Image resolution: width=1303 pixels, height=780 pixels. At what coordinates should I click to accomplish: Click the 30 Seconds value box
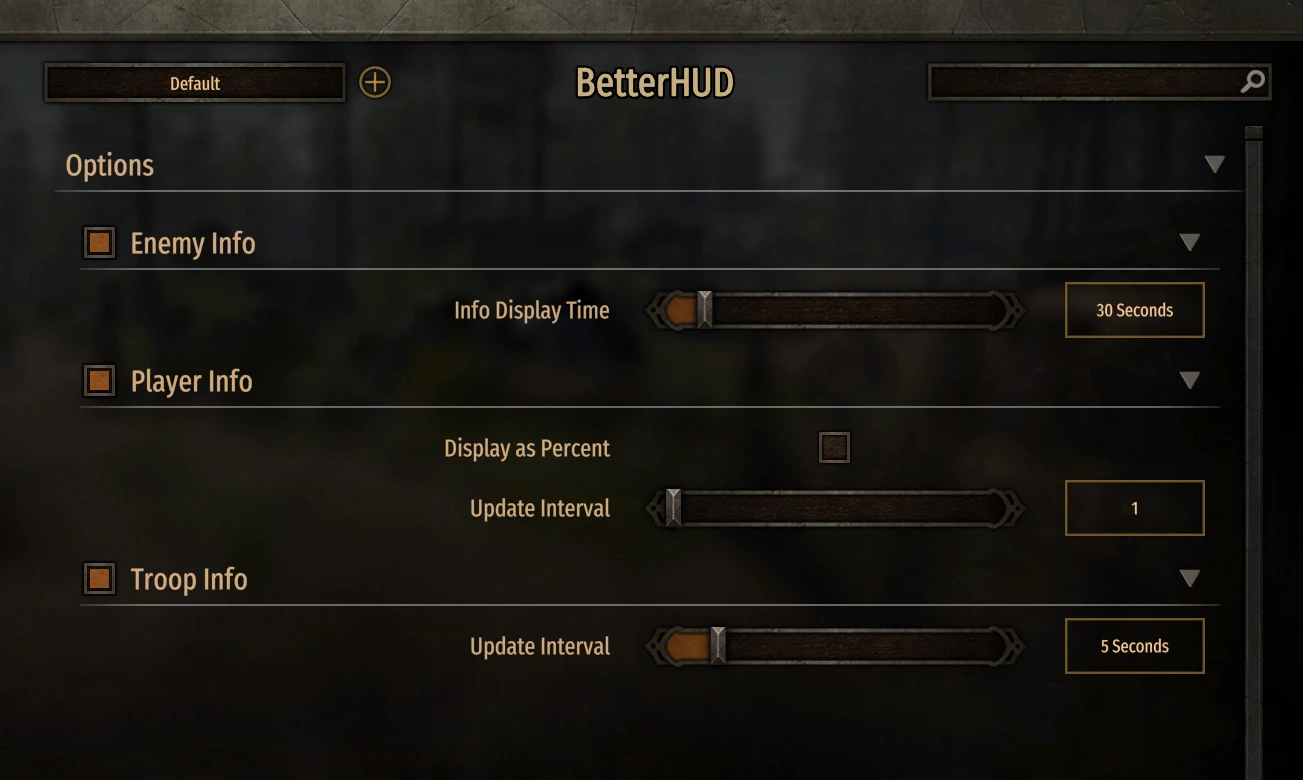[1134, 310]
